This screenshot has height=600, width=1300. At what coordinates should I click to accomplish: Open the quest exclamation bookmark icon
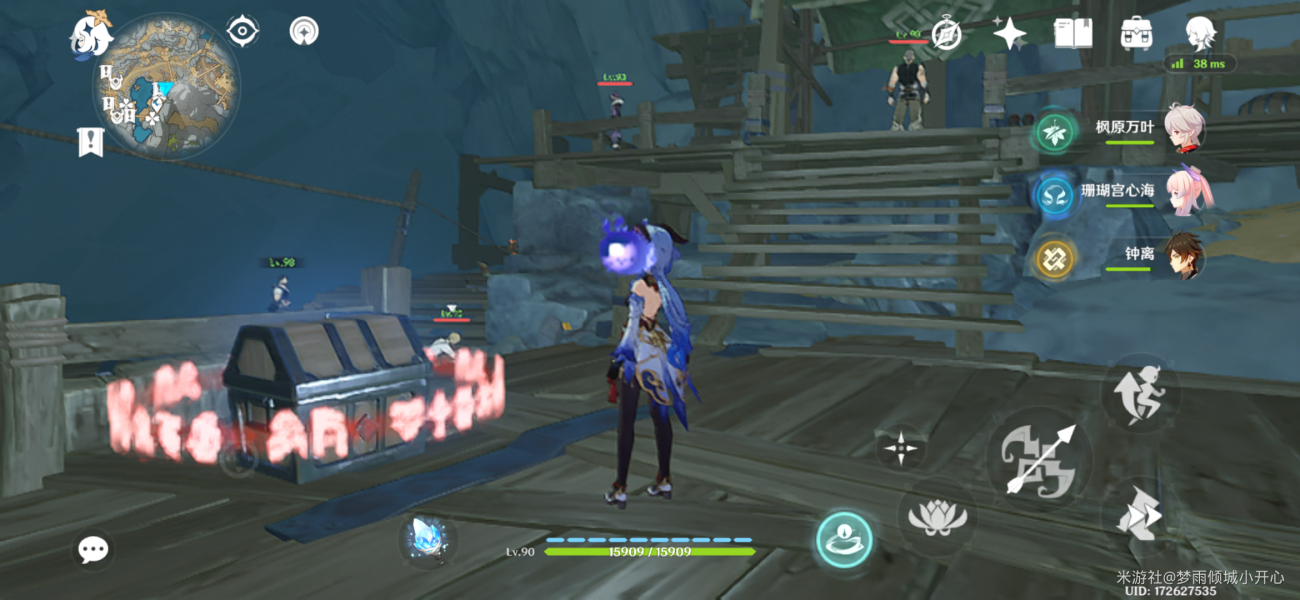tap(90, 142)
